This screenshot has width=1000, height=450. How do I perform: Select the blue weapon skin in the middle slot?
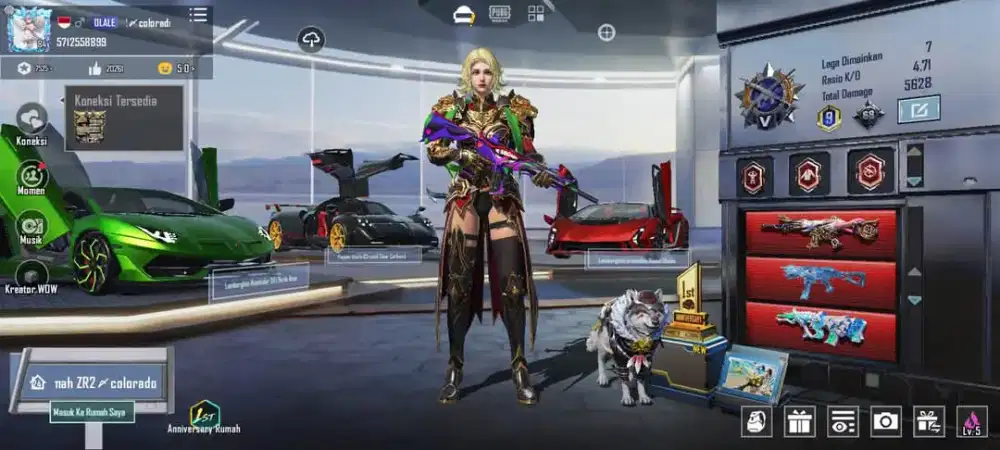[820, 282]
